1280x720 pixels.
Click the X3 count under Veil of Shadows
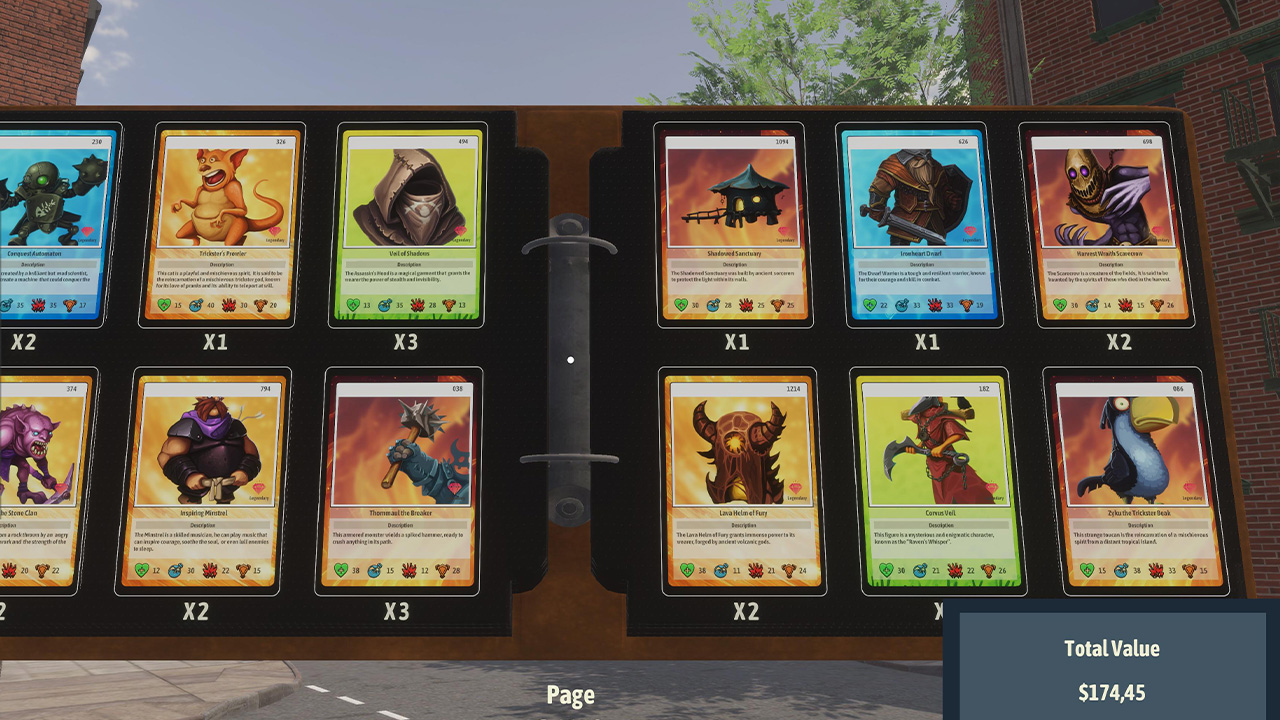408,341
